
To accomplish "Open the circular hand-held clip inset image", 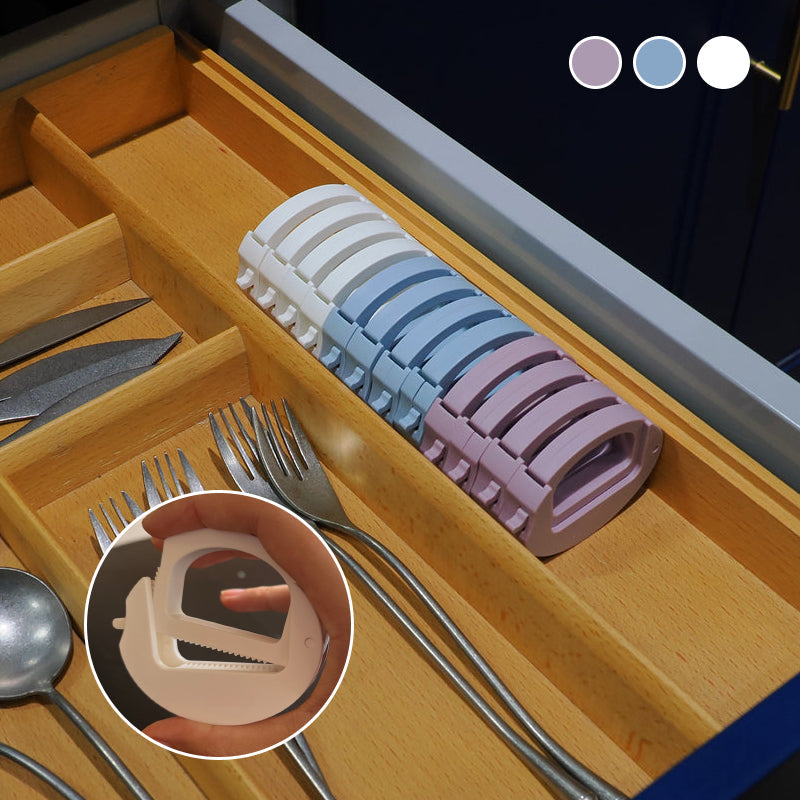I will click(219, 624).
